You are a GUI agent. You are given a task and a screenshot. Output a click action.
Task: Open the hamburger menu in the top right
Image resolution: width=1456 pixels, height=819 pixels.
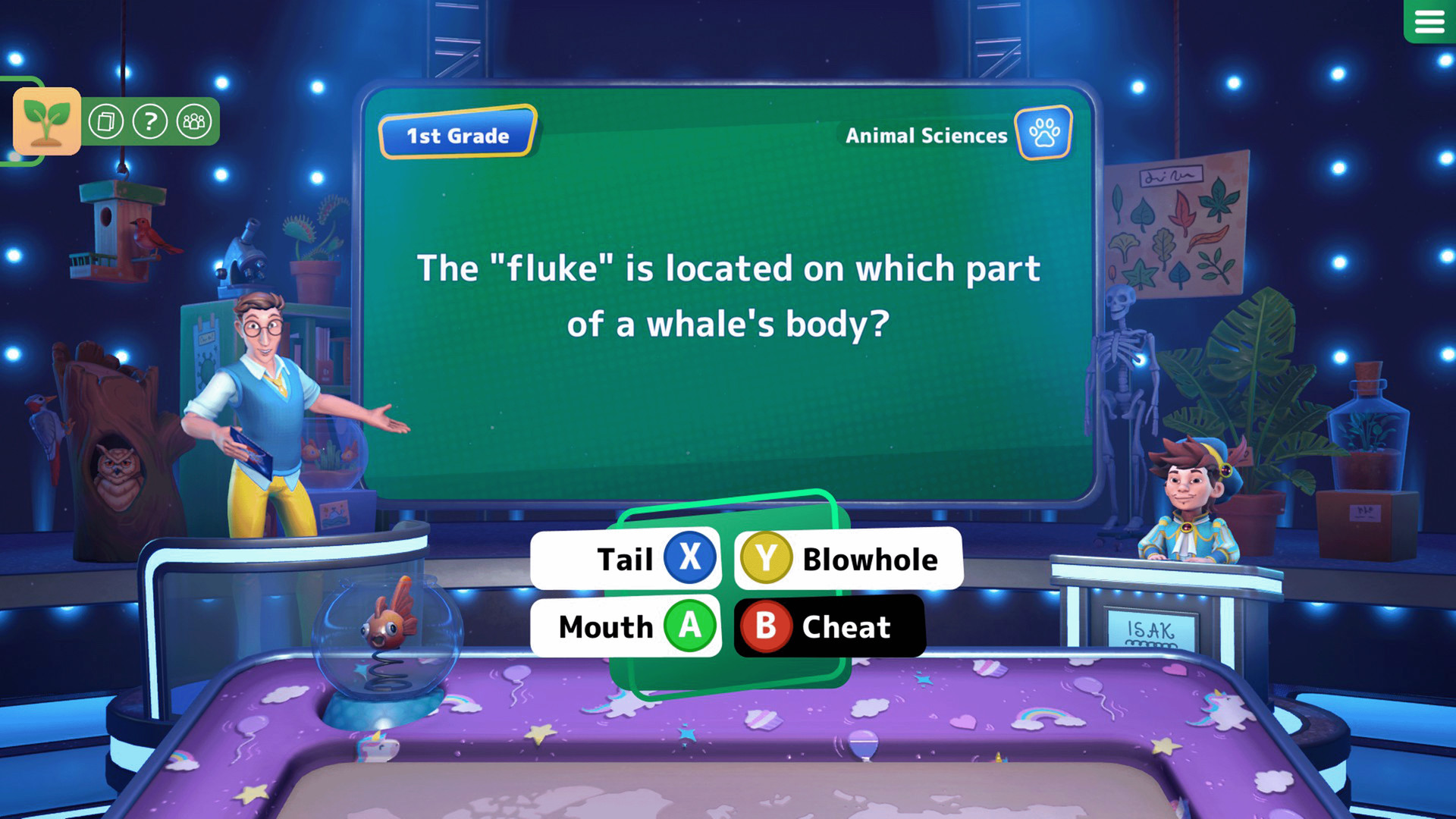[x=1429, y=22]
